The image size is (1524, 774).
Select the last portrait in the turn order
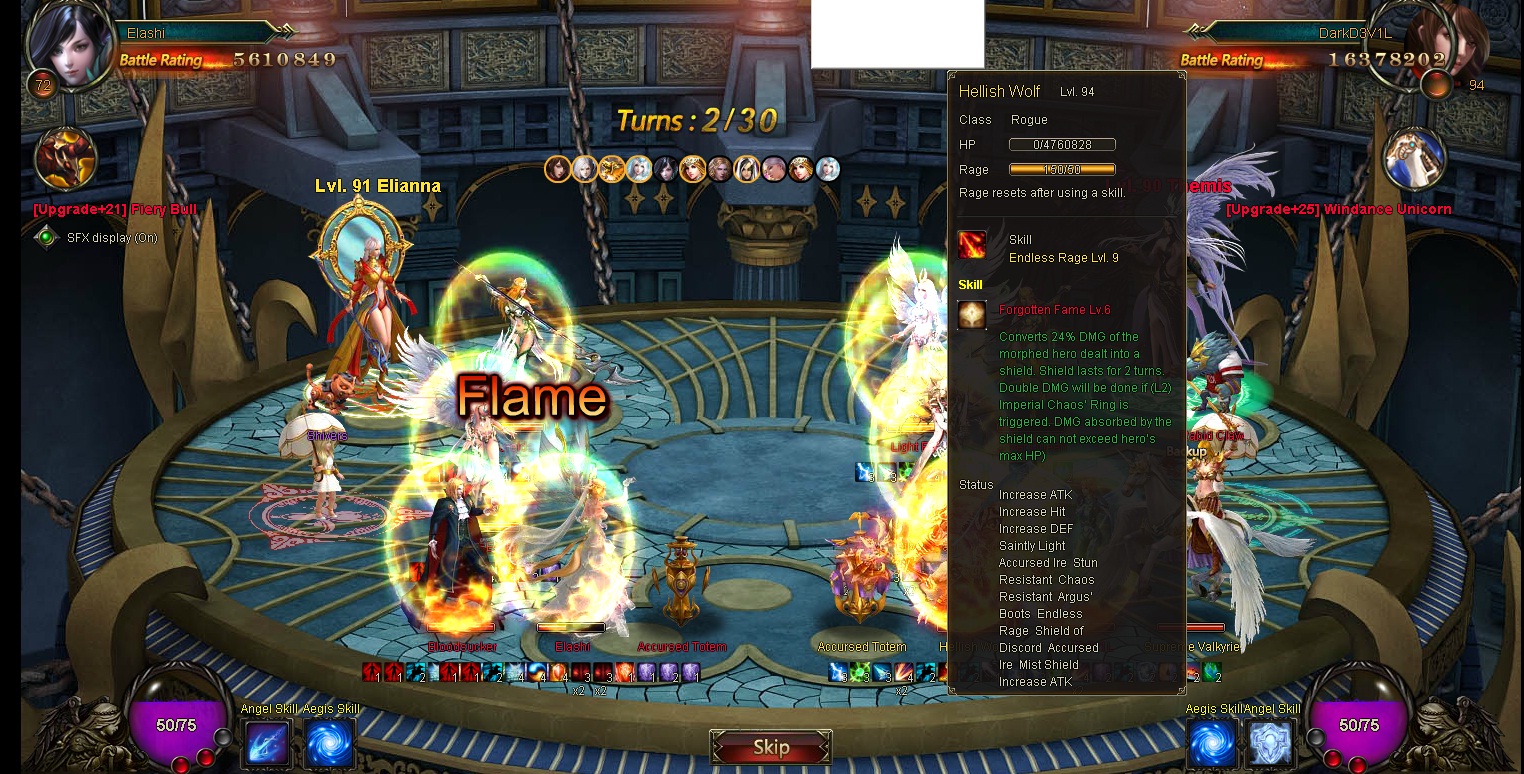[x=827, y=169]
